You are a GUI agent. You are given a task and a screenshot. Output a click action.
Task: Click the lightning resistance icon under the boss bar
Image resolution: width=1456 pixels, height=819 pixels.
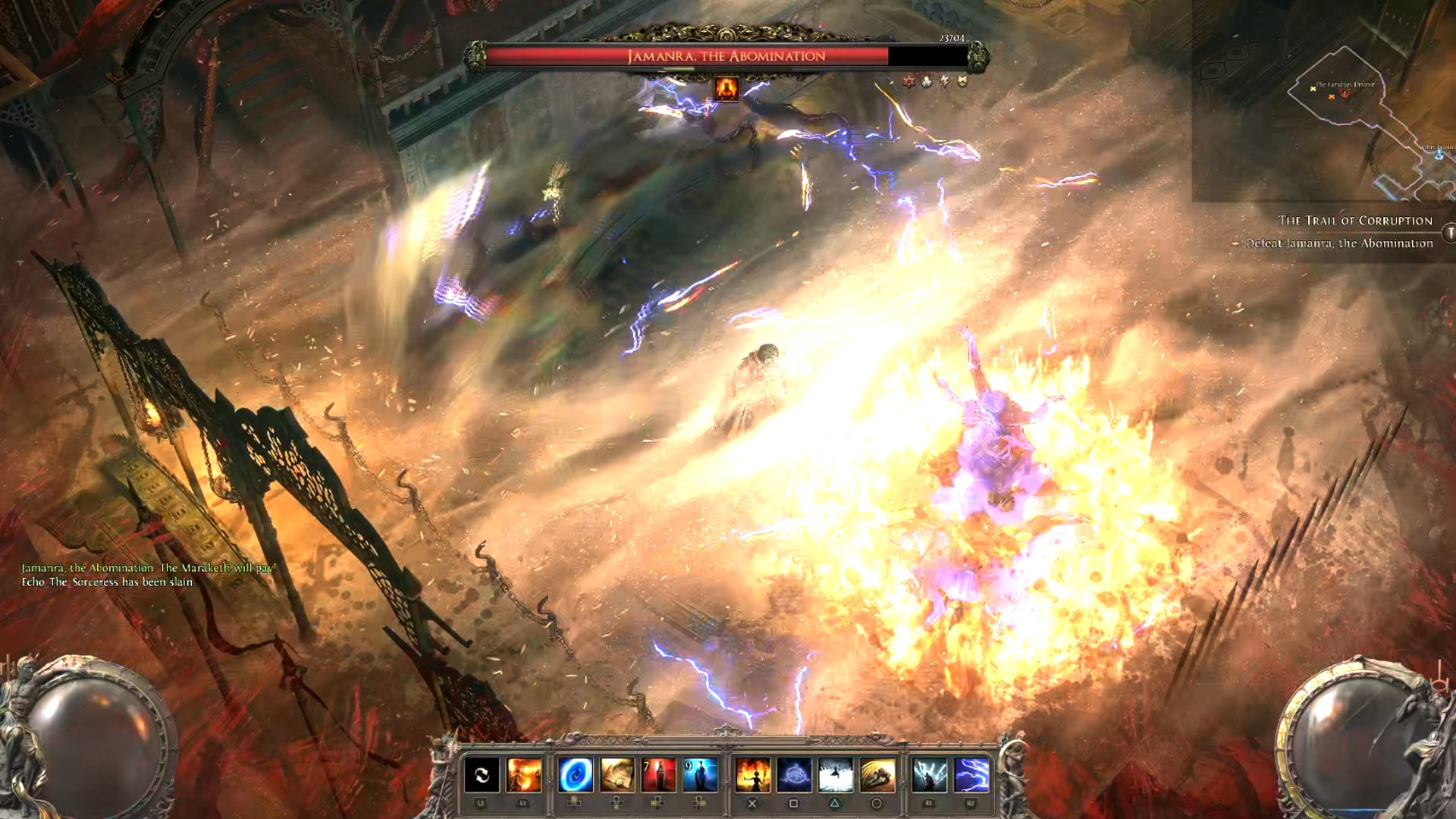click(944, 81)
